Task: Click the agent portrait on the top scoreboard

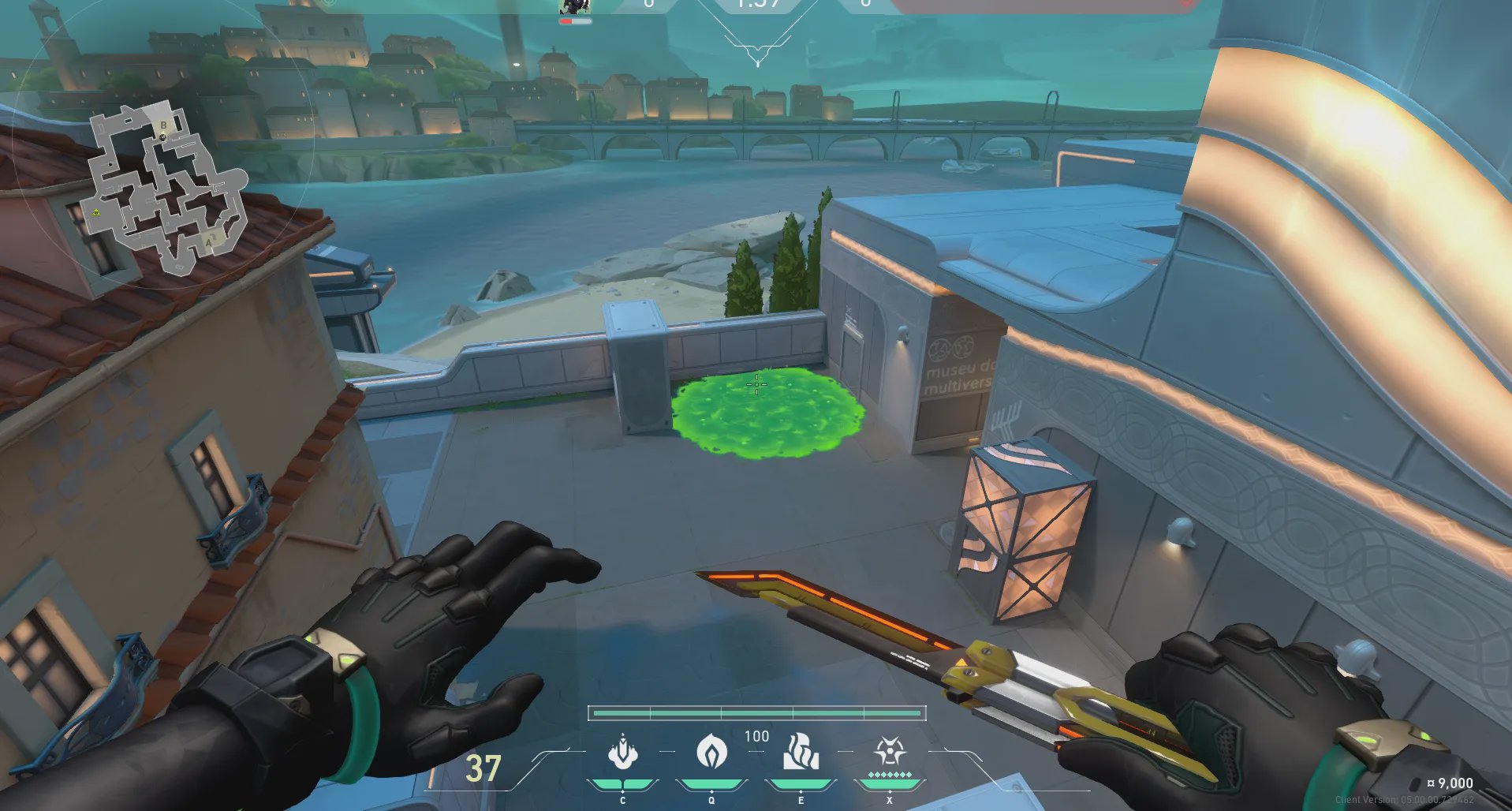Action: click(x=574, y=7)
